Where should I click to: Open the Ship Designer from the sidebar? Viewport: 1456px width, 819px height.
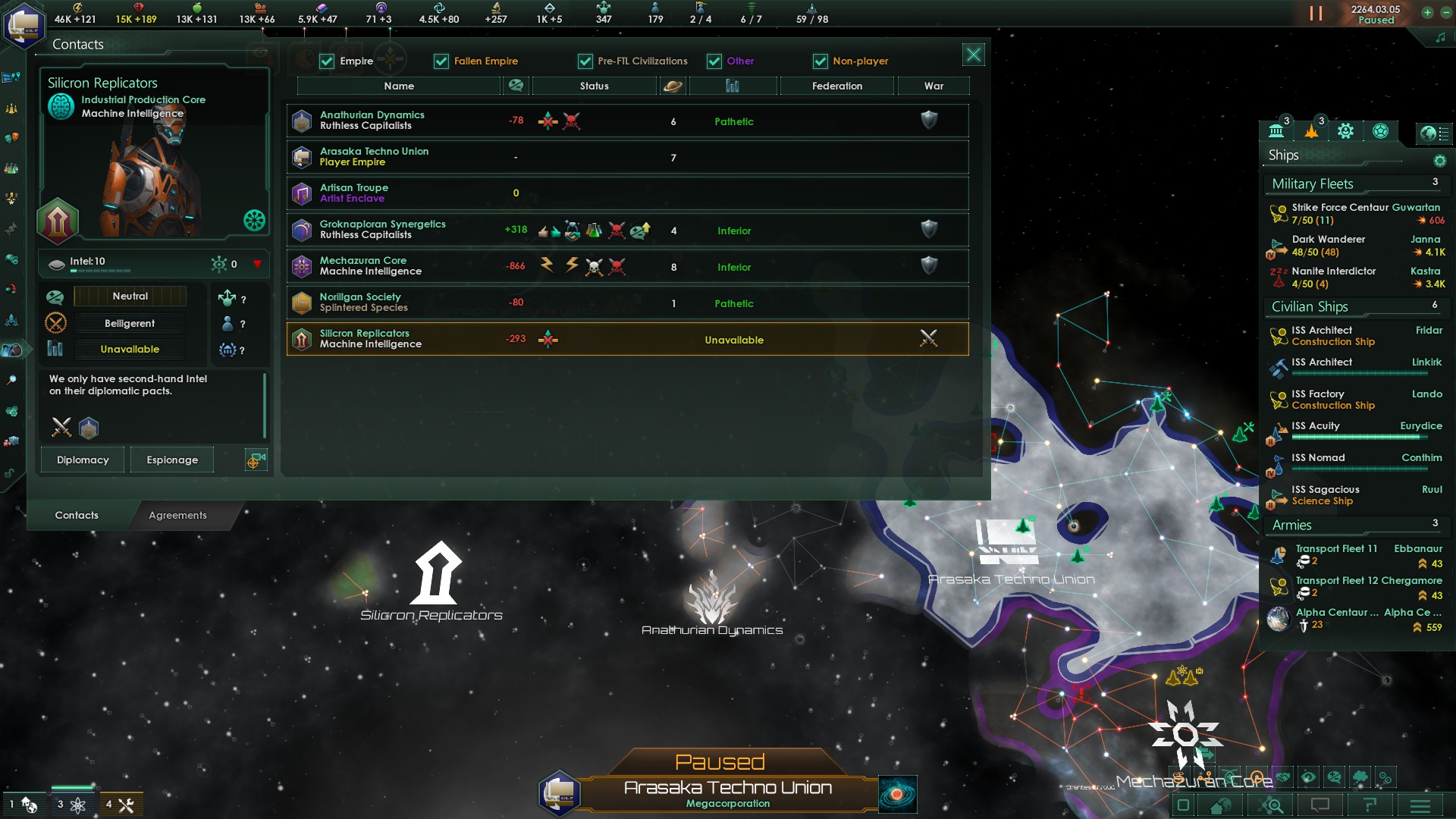(x=11, y=320)
